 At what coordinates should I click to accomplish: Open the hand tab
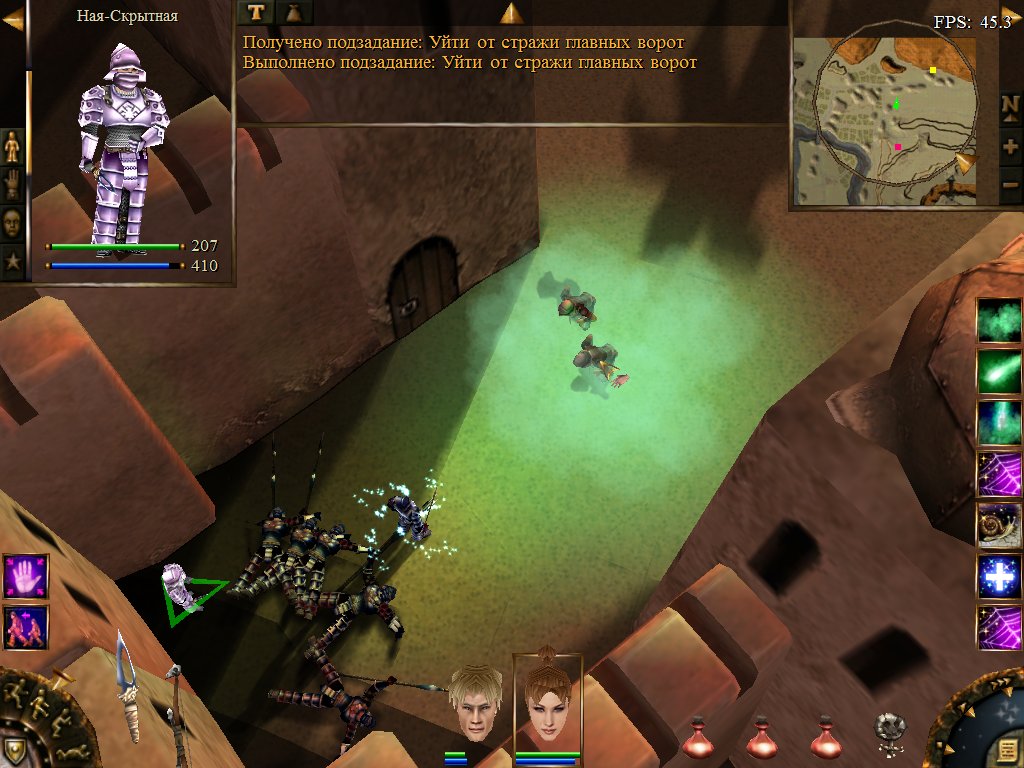click(12, 185)
